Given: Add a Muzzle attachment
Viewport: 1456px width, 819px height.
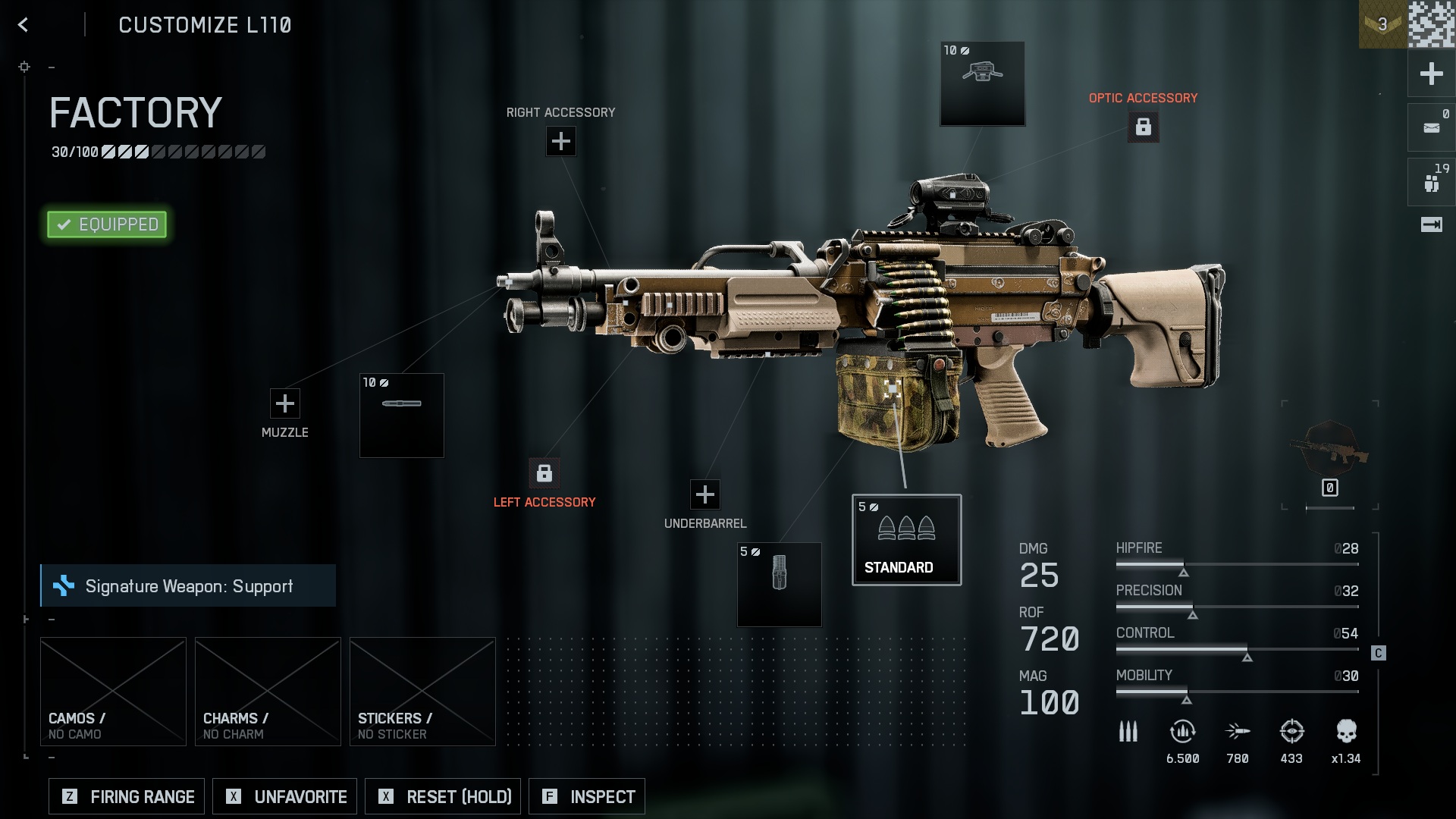Looking at the screenshot, I should pyautogui.click(x=285, y=403).
